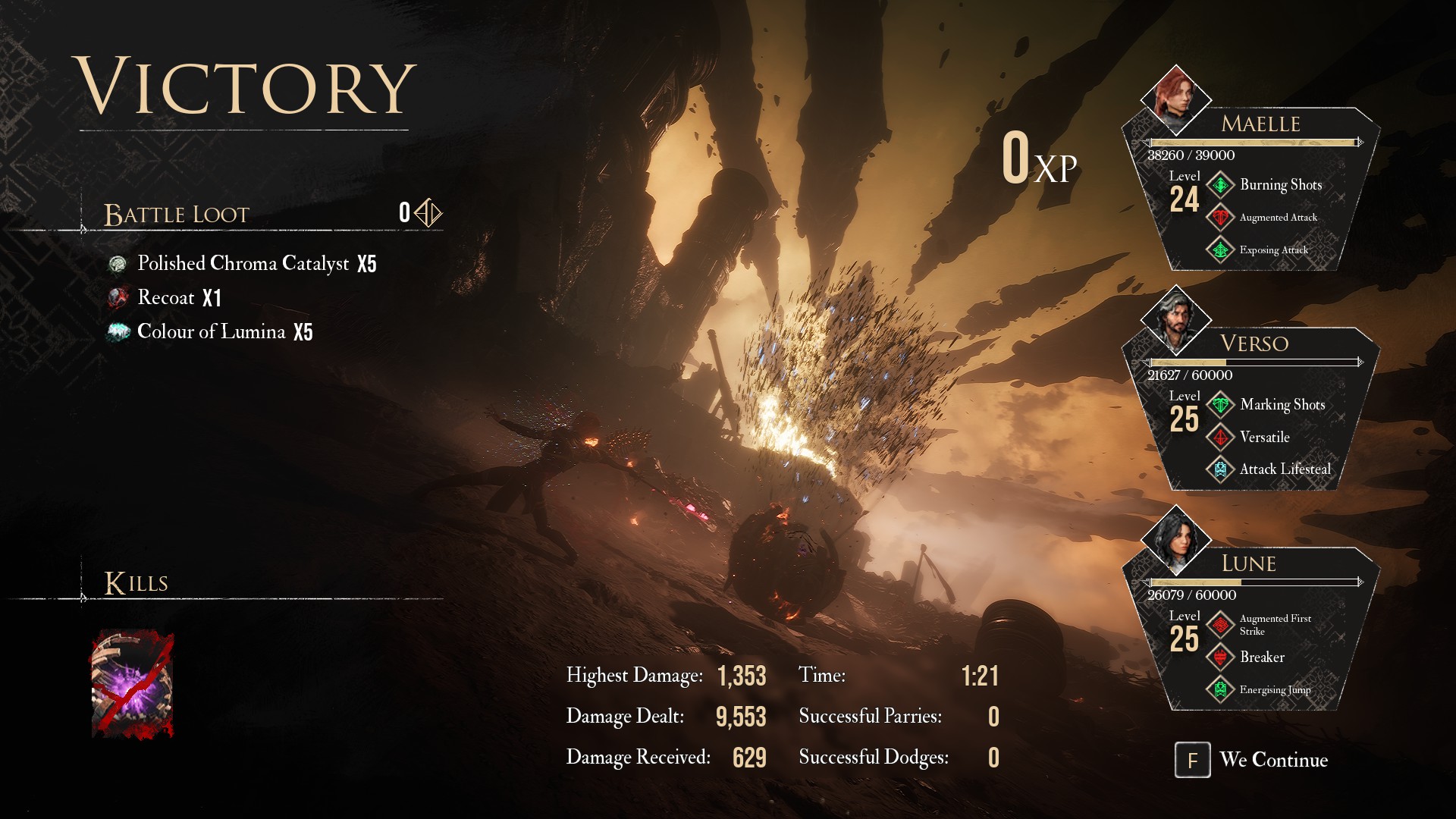Viewport: 1456px width, 819px height.
Task: Open Maelle's character panel portrait
Action: coord(1175,99)
